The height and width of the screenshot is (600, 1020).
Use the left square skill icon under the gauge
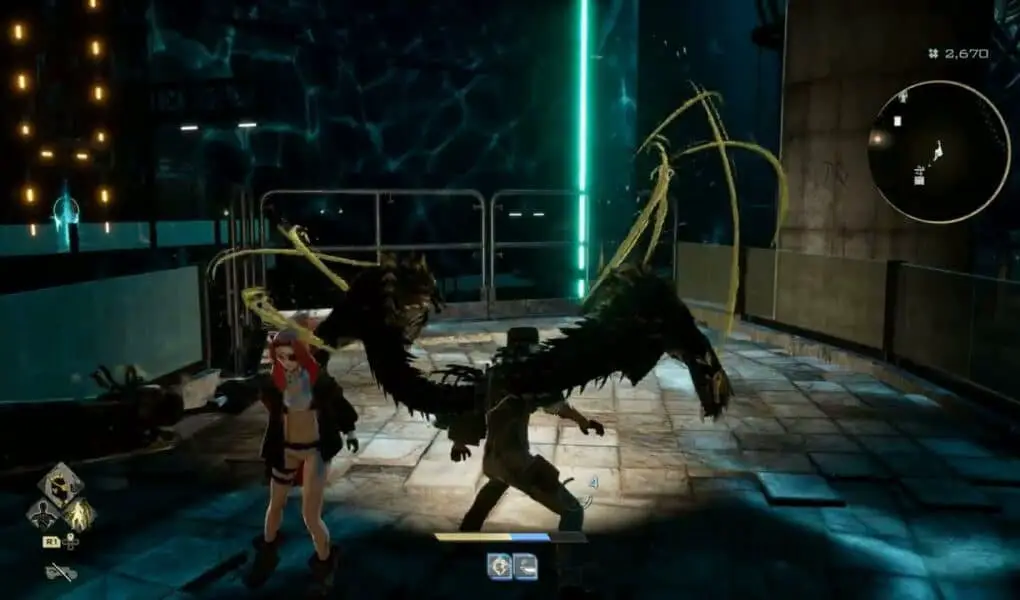pos(499,566)
